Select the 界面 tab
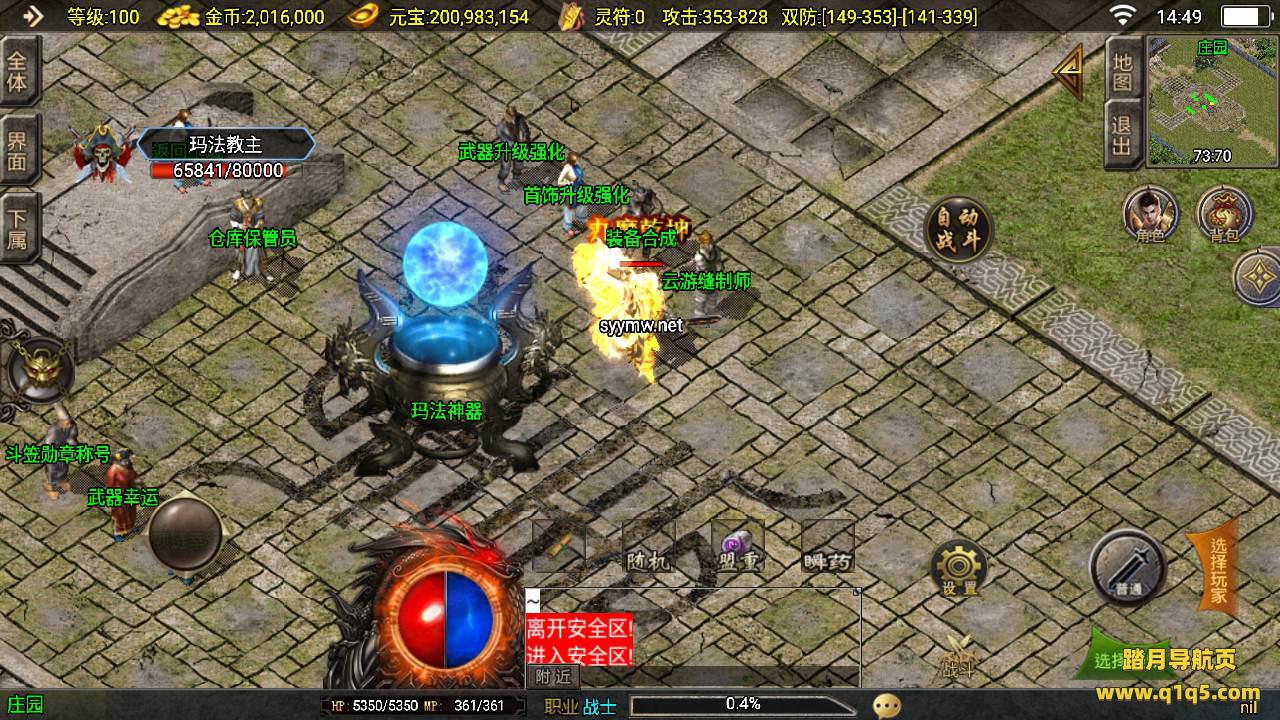Viewport: 1280px width, 720px height. [x=18, y=150]
